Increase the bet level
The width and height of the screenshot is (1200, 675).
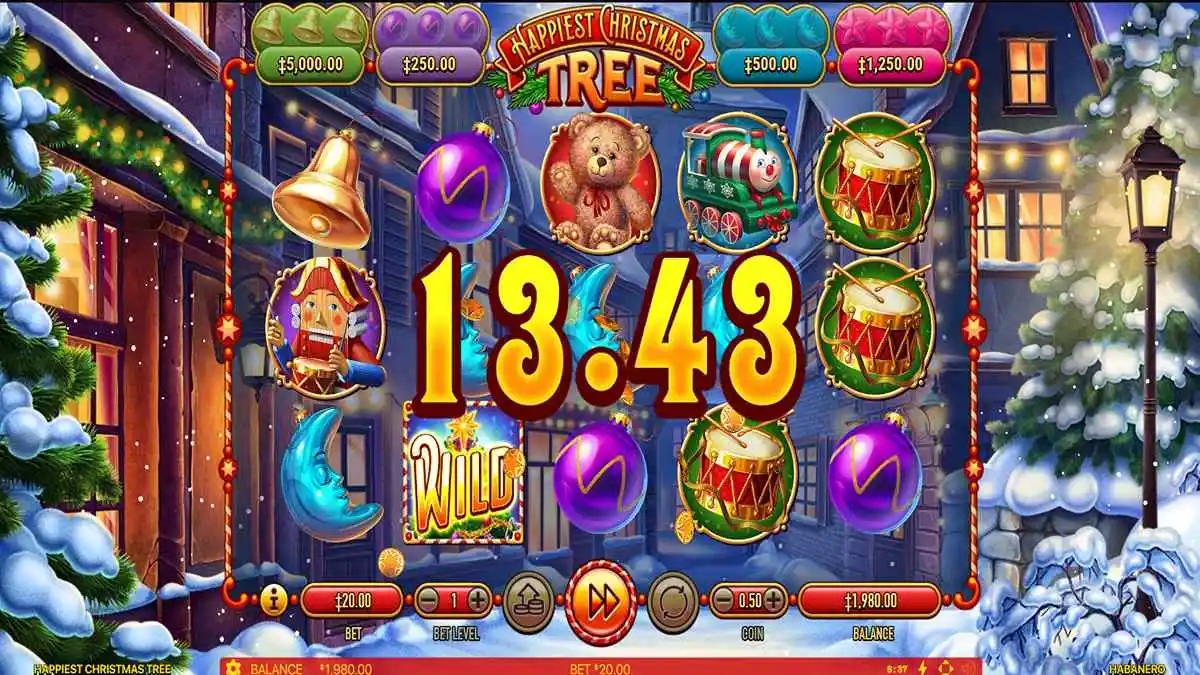478,601
